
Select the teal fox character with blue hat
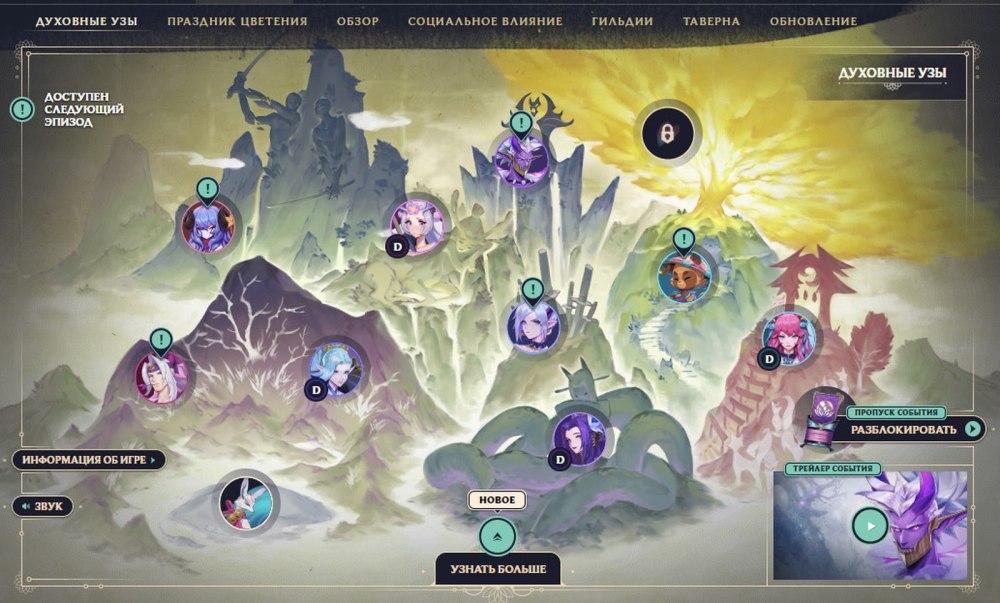(x=685, y=275)
